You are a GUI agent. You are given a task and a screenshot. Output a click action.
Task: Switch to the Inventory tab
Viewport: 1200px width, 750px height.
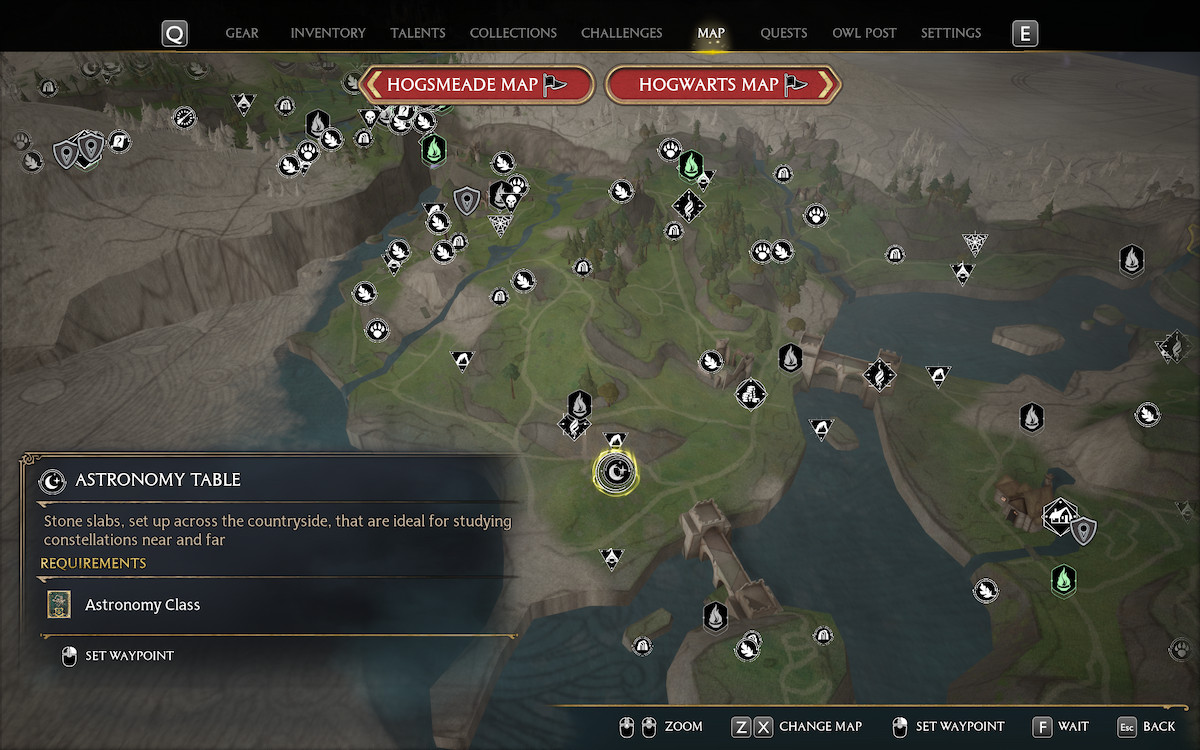(x=328, y=33)
